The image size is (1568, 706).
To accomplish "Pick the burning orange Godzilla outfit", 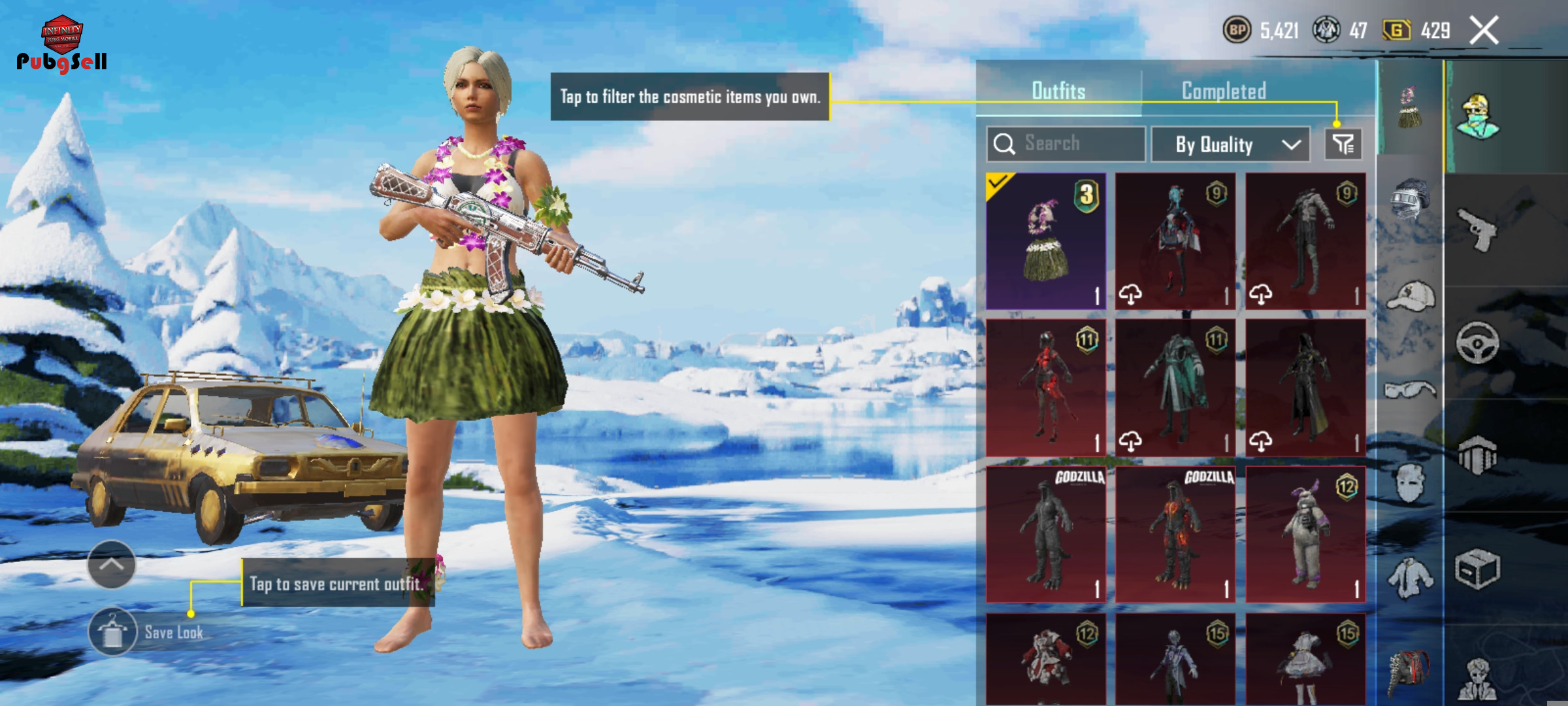I will pos(1175,534).
